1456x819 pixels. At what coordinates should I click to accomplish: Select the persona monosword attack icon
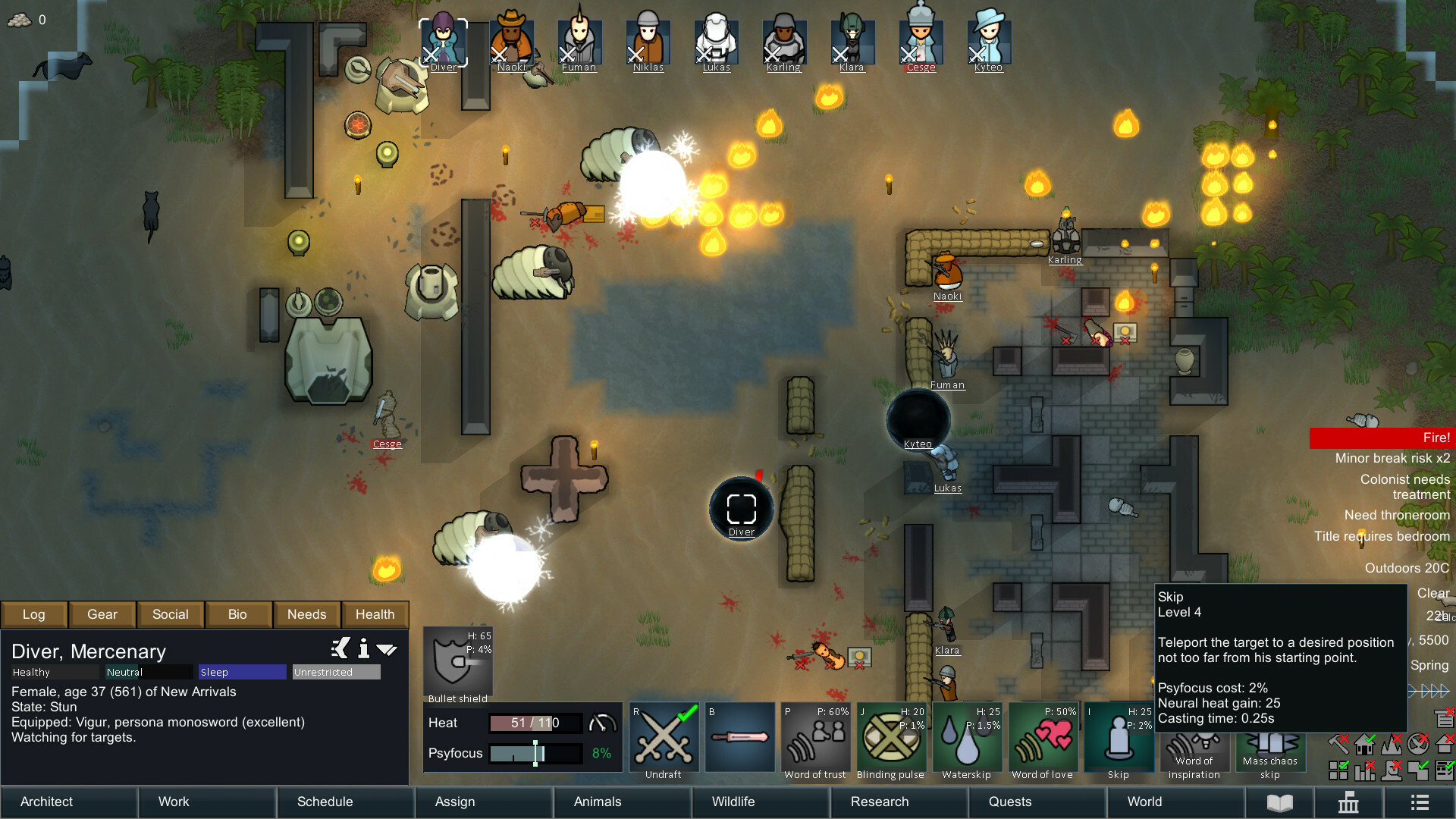pyautogui.click(x=739, y=737)
